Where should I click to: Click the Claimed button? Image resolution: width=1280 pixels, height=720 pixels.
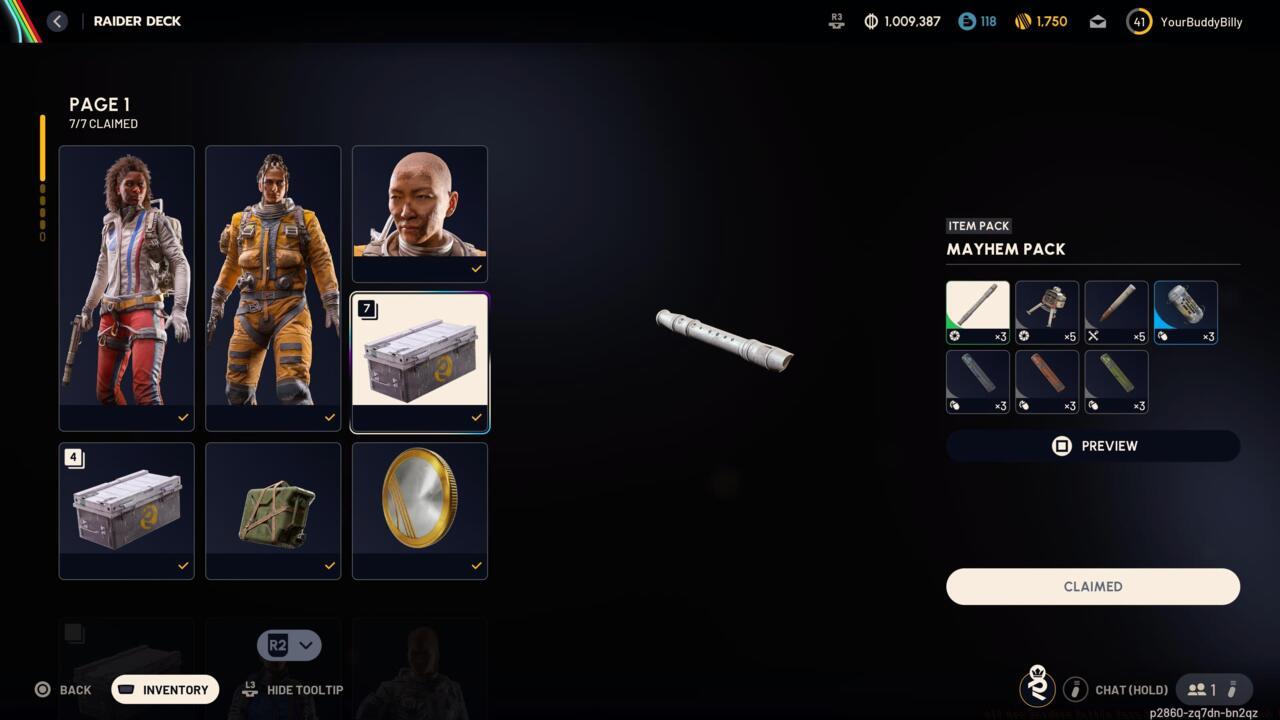(1092, 587)
